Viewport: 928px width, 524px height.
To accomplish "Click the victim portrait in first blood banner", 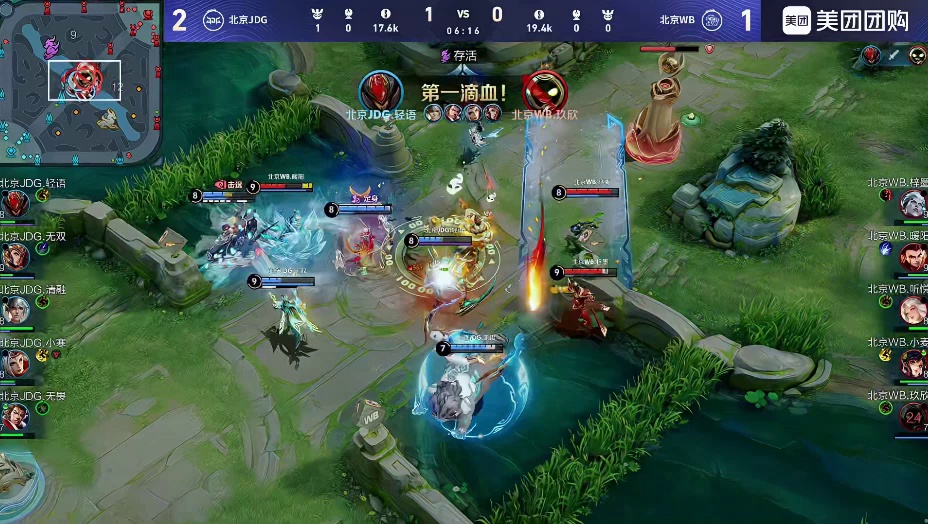I will (x=544, y=92).
